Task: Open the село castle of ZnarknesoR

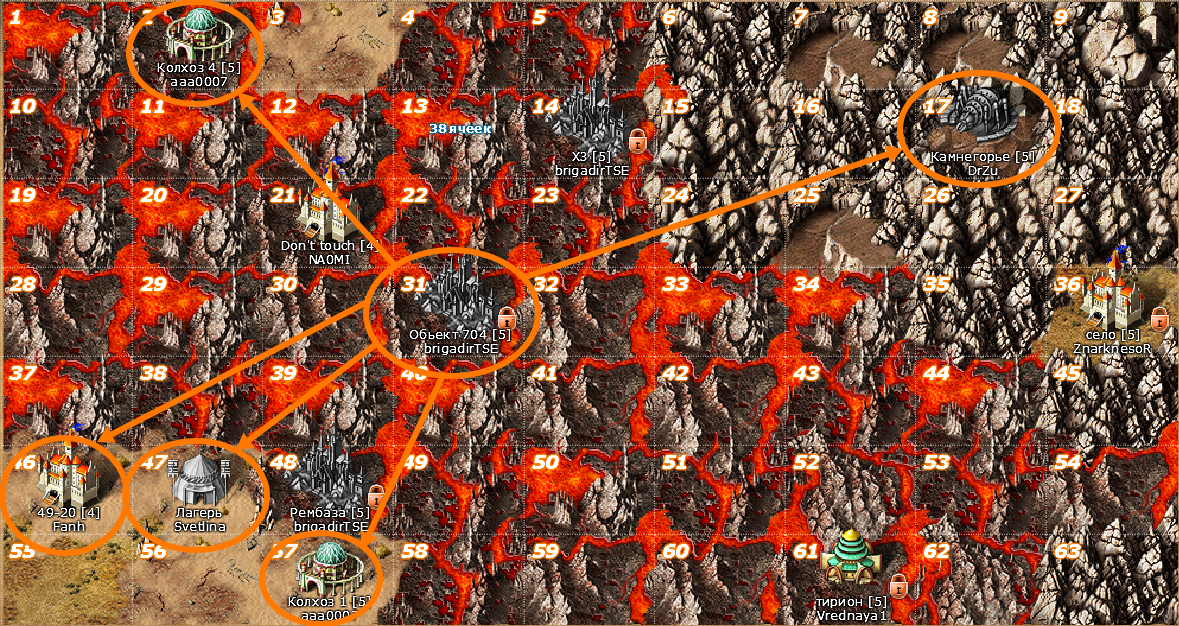Action: [x=1113, y=291]
